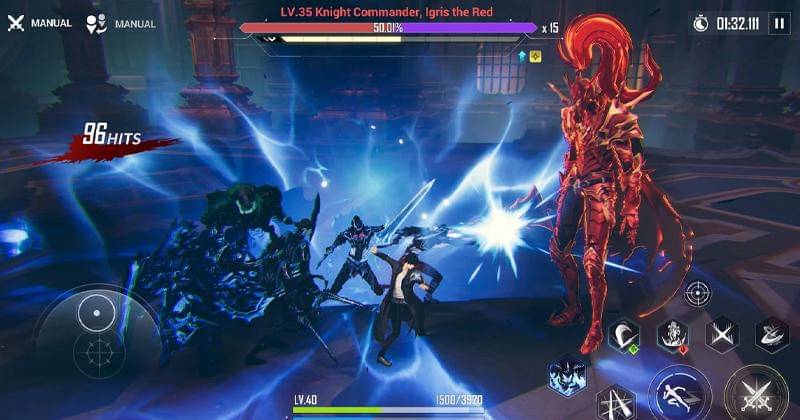Use the skill with the red diamond marker
This screenshot has height=420, width=800.
[672, 336]
